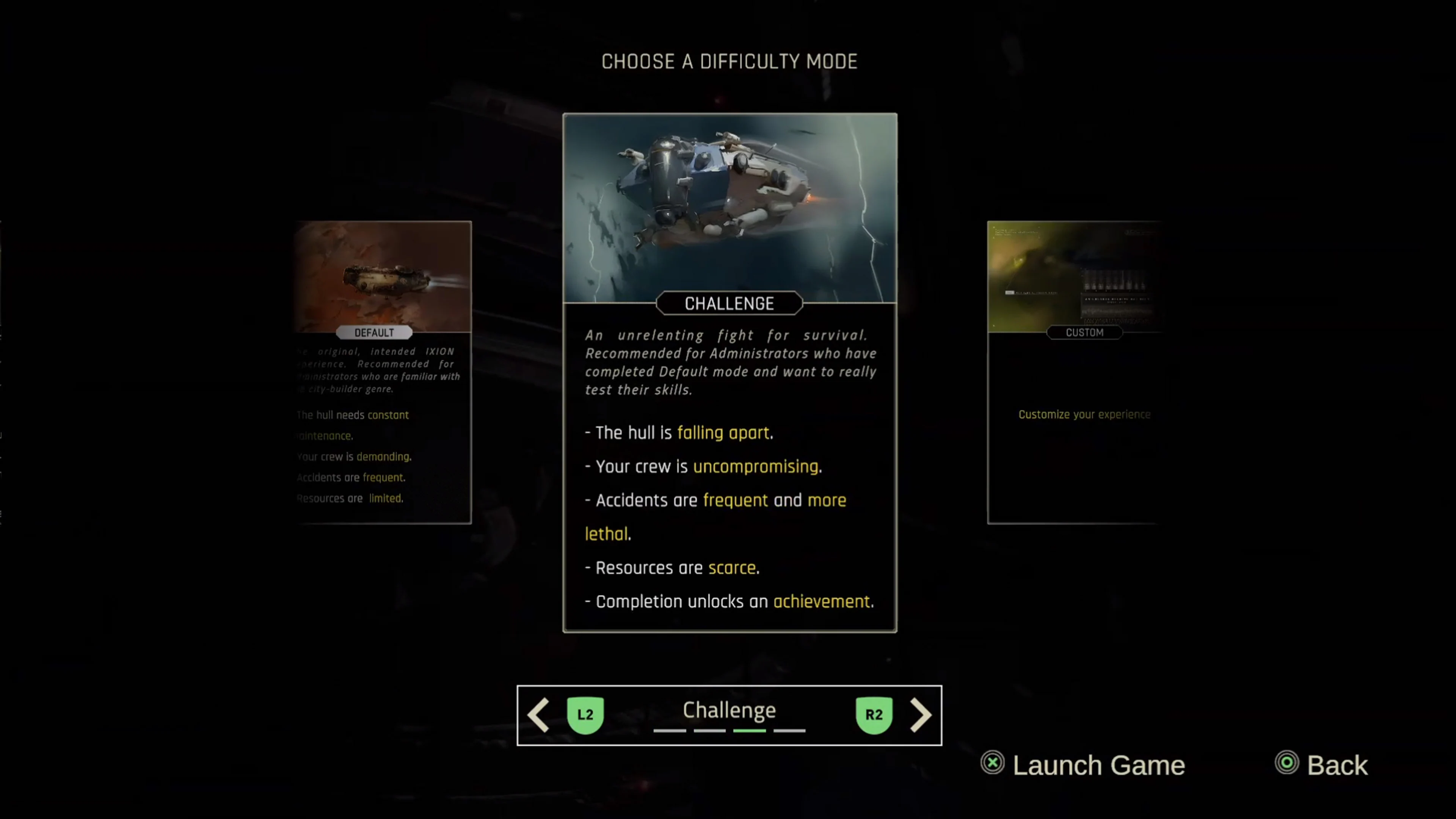Click the CUSTOM banner label
This screenshot has width=1456, height=819.
(1084, 333)
